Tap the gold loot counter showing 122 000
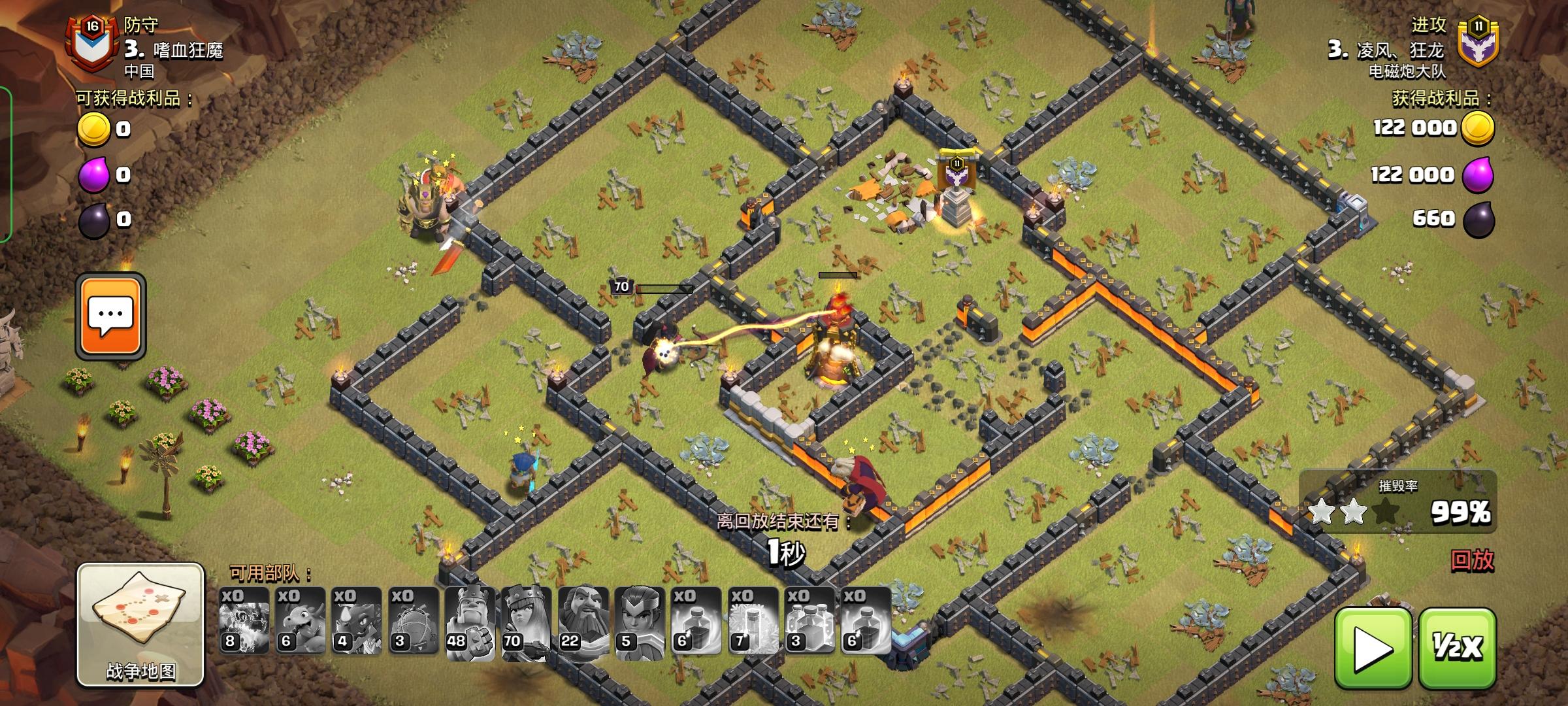The width and height of the screenshot is (1568, 706). 1411,127
